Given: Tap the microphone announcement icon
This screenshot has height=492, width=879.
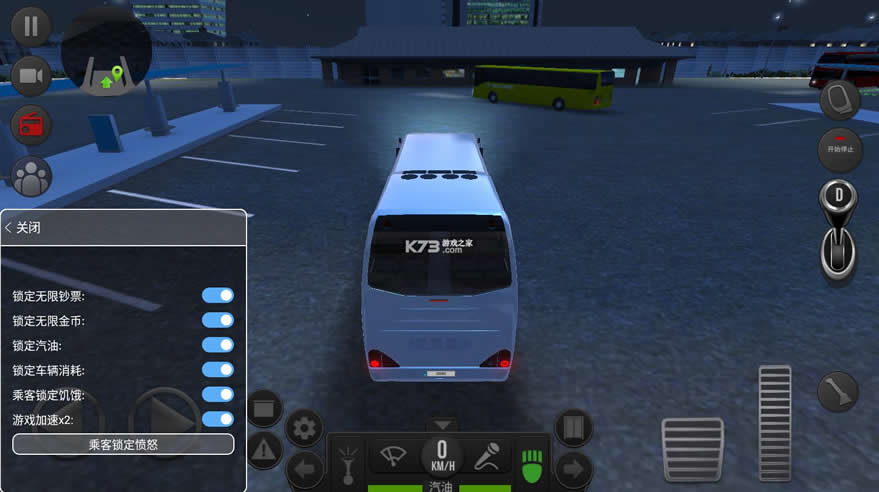Looking at the screenshot, I should [x=486, y=455].
